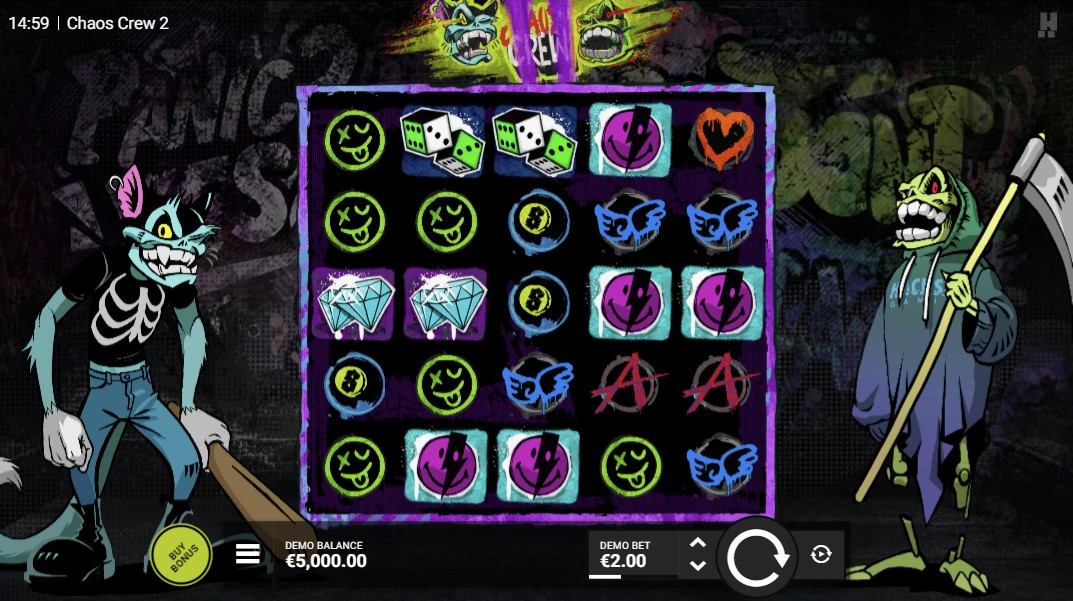1073x601 pixels.
Task: Open the autoplay settings
Action: pyautogui.click(x=821, y=554)
